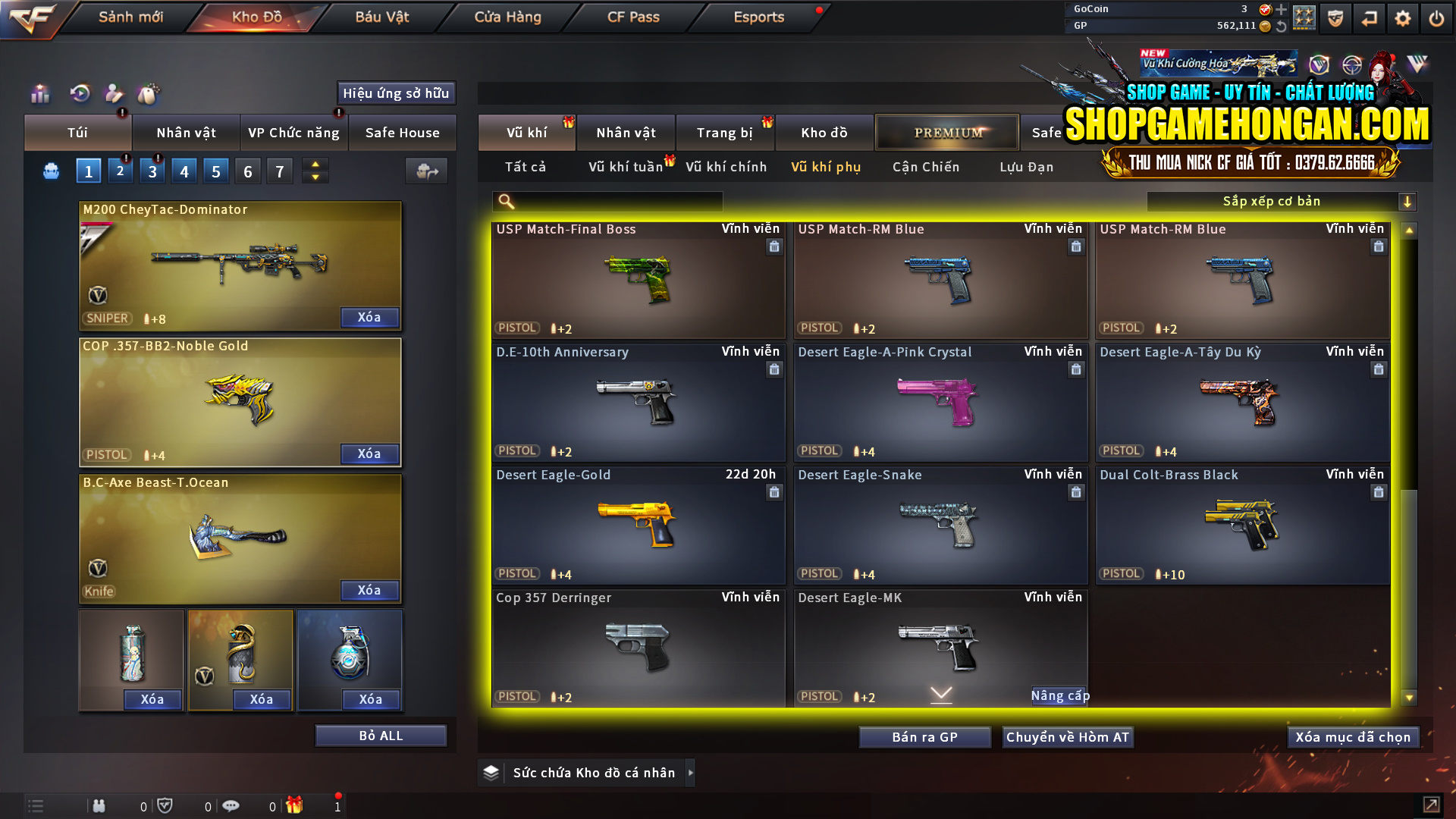
Task: Open the item transfer bag icon near bag tabs
Action: pos(426,171)
